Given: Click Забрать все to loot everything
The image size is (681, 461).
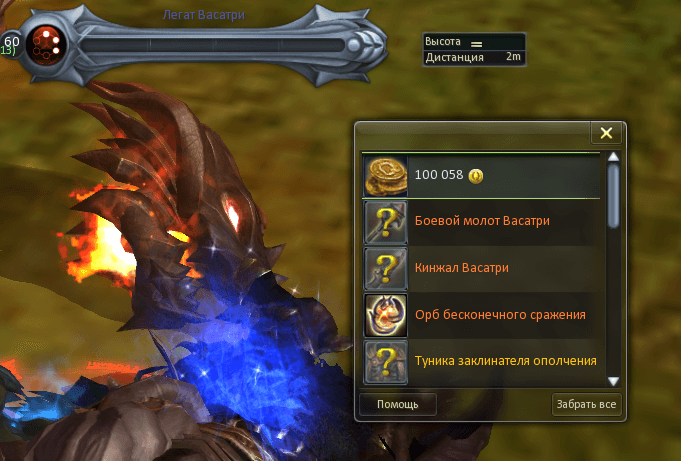Looking at the screenshot, I should click(587, 405).
